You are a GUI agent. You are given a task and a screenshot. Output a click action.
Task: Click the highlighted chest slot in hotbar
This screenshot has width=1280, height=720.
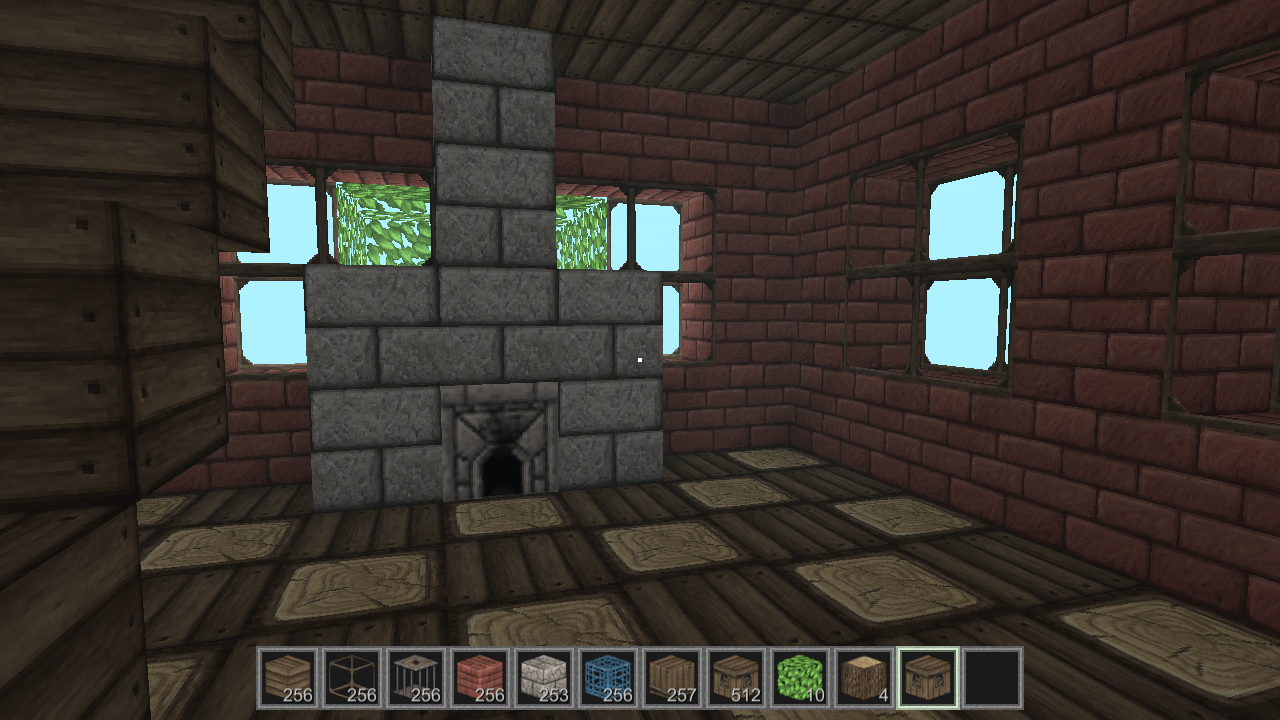pyautogui.click(x=928, y=680)
